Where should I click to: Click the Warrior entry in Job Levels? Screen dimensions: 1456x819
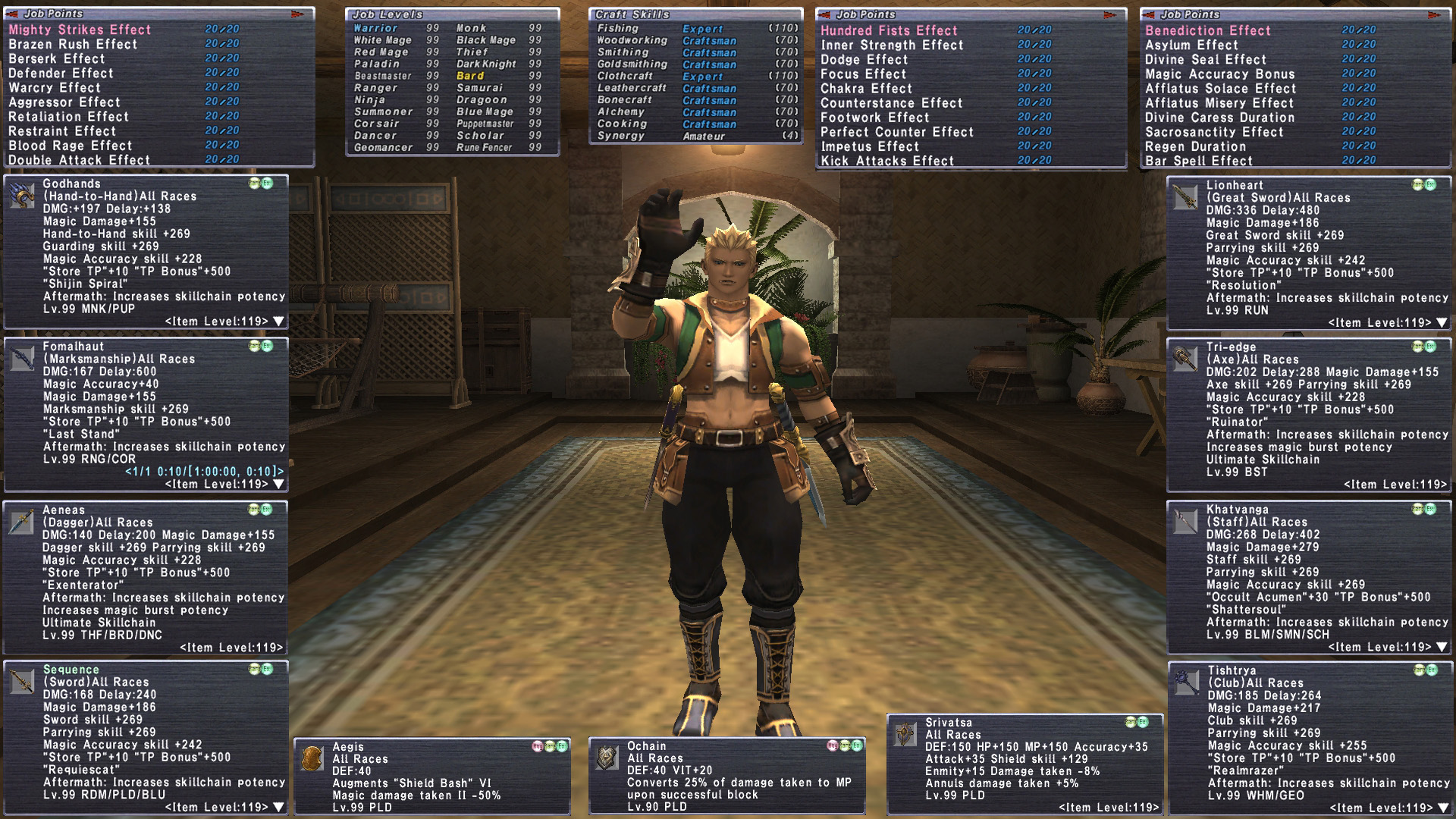coord(375,28)
